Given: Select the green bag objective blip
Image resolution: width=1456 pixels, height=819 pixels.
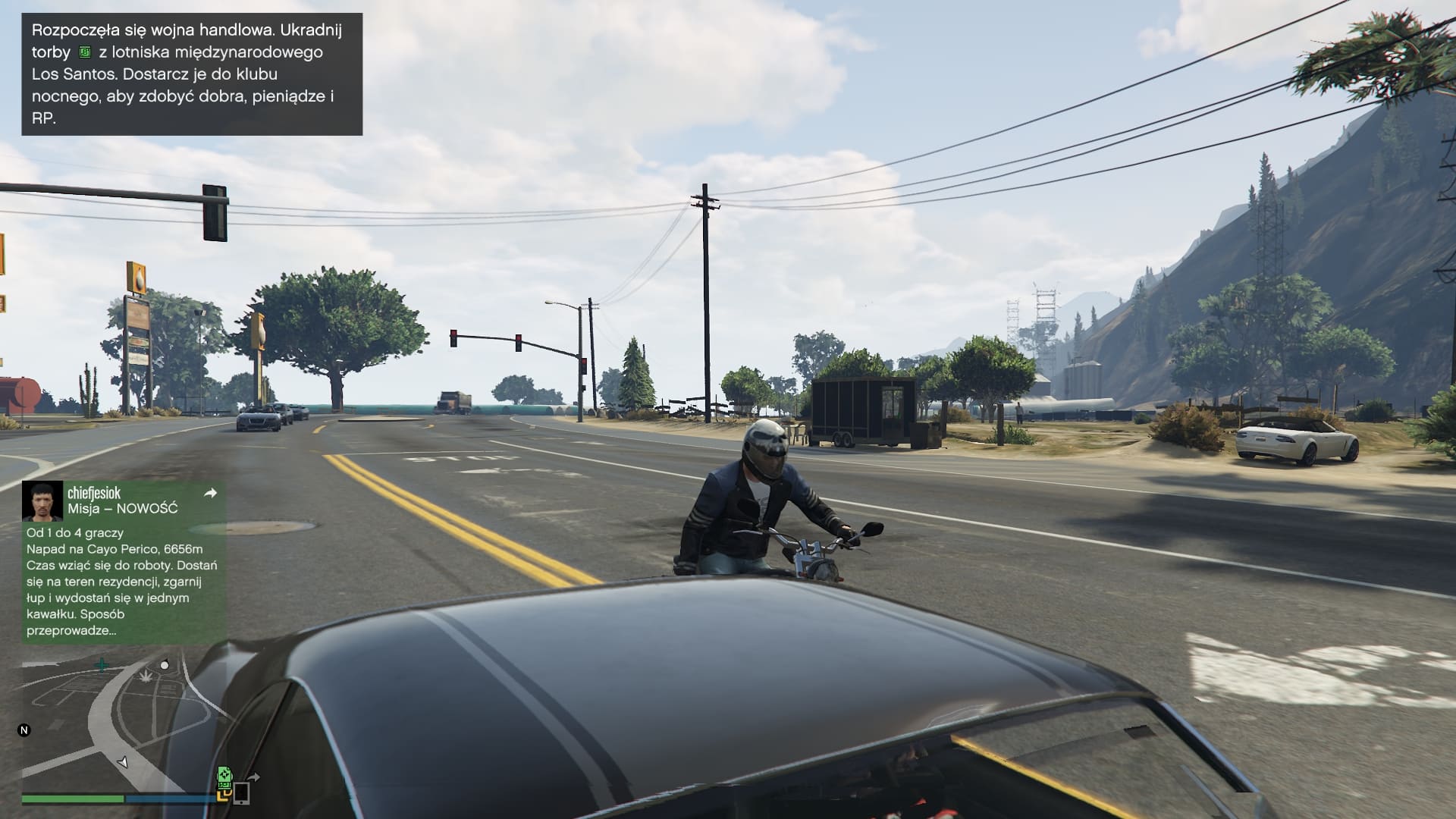Looking at the screenshot, I should click(x=224, y=775).
